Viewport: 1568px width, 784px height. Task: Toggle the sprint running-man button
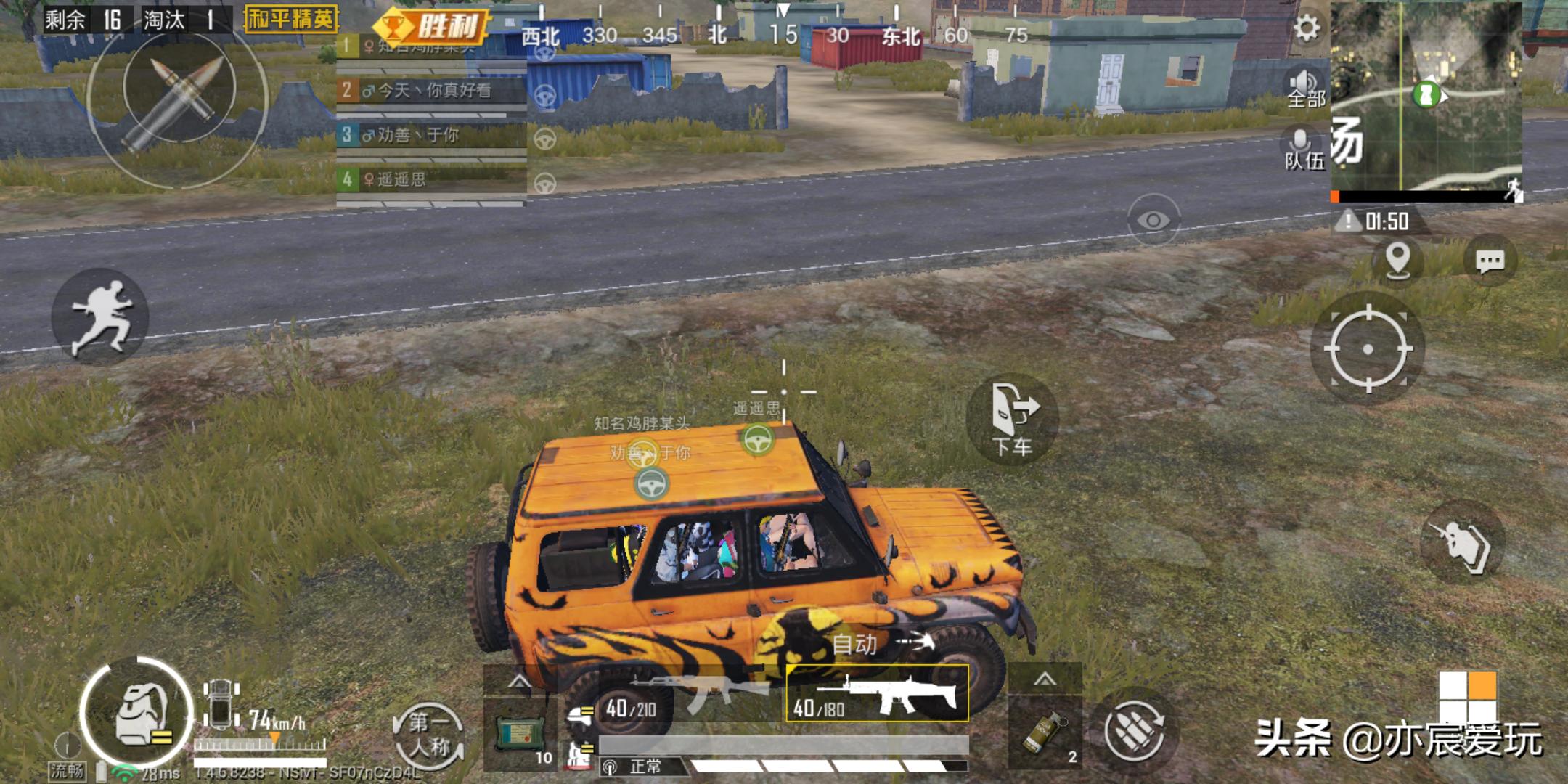point(100,317)
